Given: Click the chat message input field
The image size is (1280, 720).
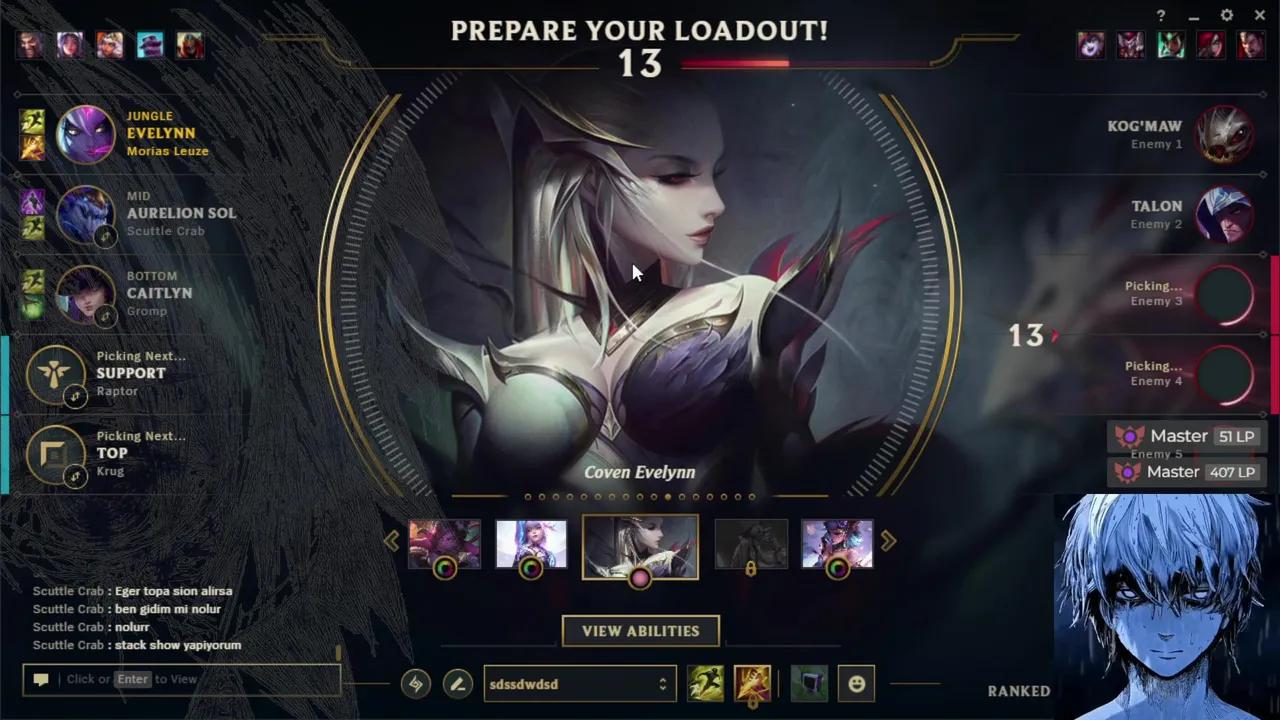Looking at the screenshot, I should tap(180, 679).
